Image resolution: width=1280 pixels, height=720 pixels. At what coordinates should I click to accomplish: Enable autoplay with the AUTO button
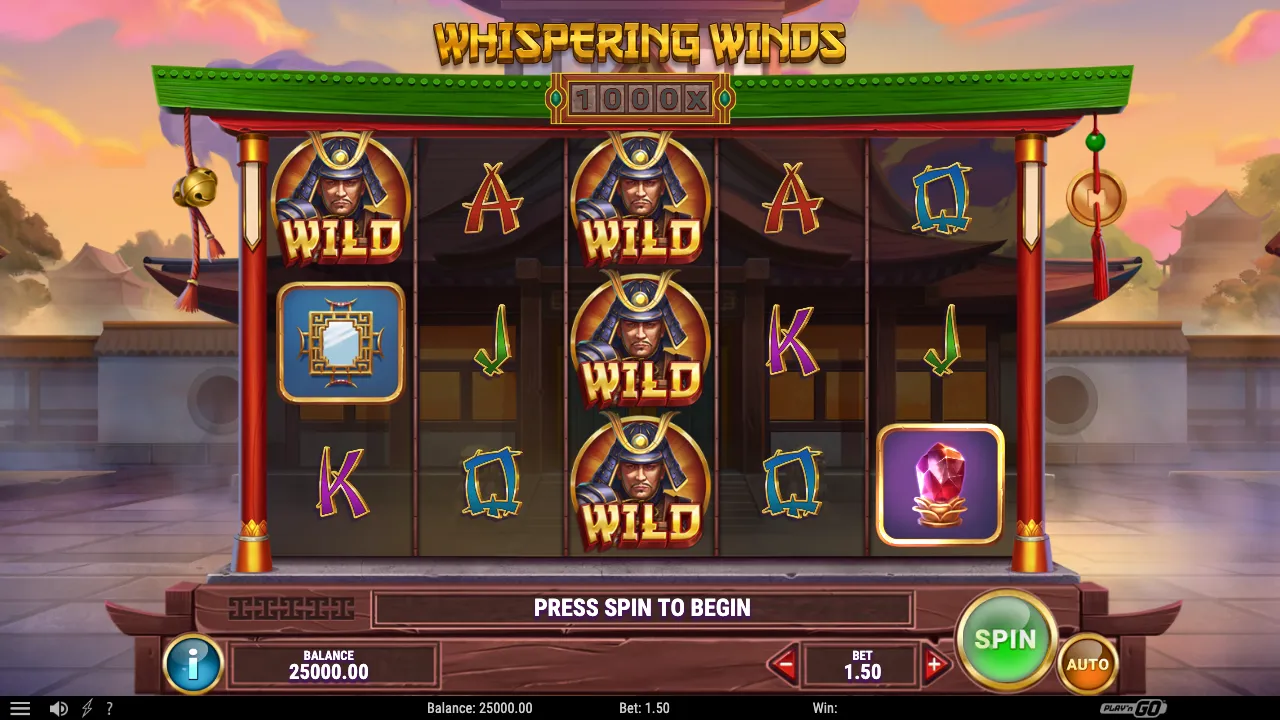(x=1089, y=662)
